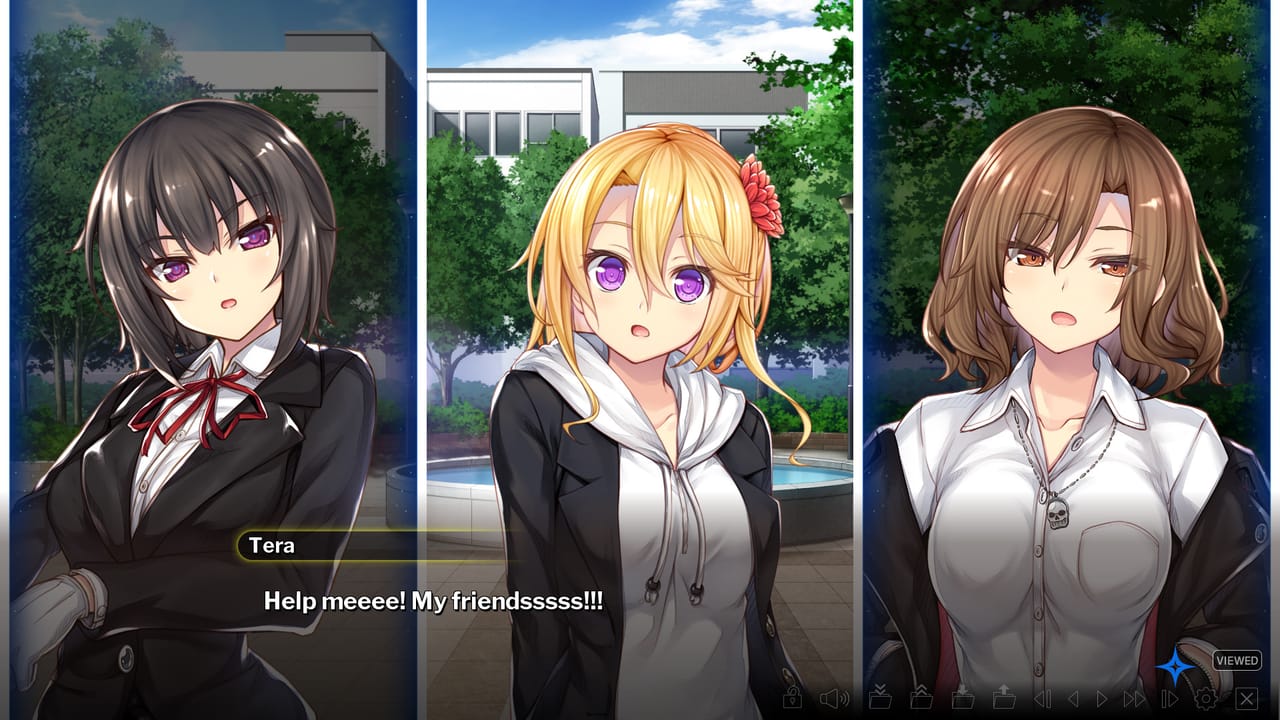Enable fast-forward skip mode
Screen dimensions: 1280x720
point(1133,698)
